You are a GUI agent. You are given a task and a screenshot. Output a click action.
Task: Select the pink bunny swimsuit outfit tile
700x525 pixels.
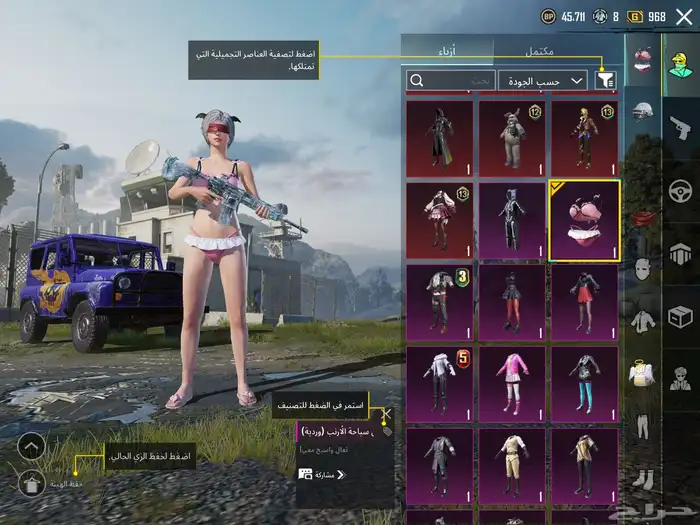pyautogui.click(x=584, y=220)
